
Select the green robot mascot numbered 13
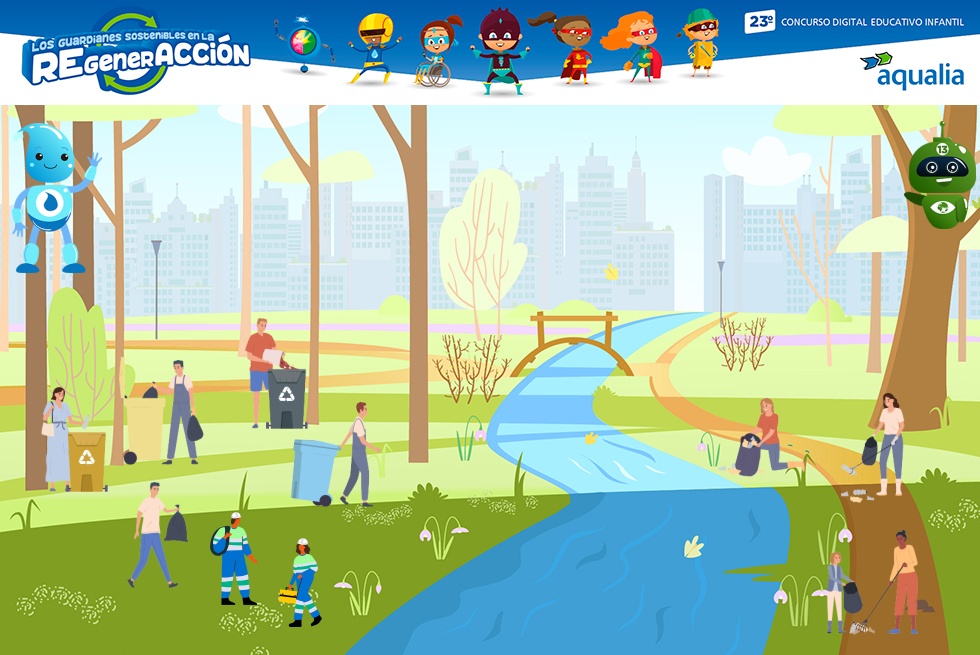pyautogui.click(x=940, y=177)
